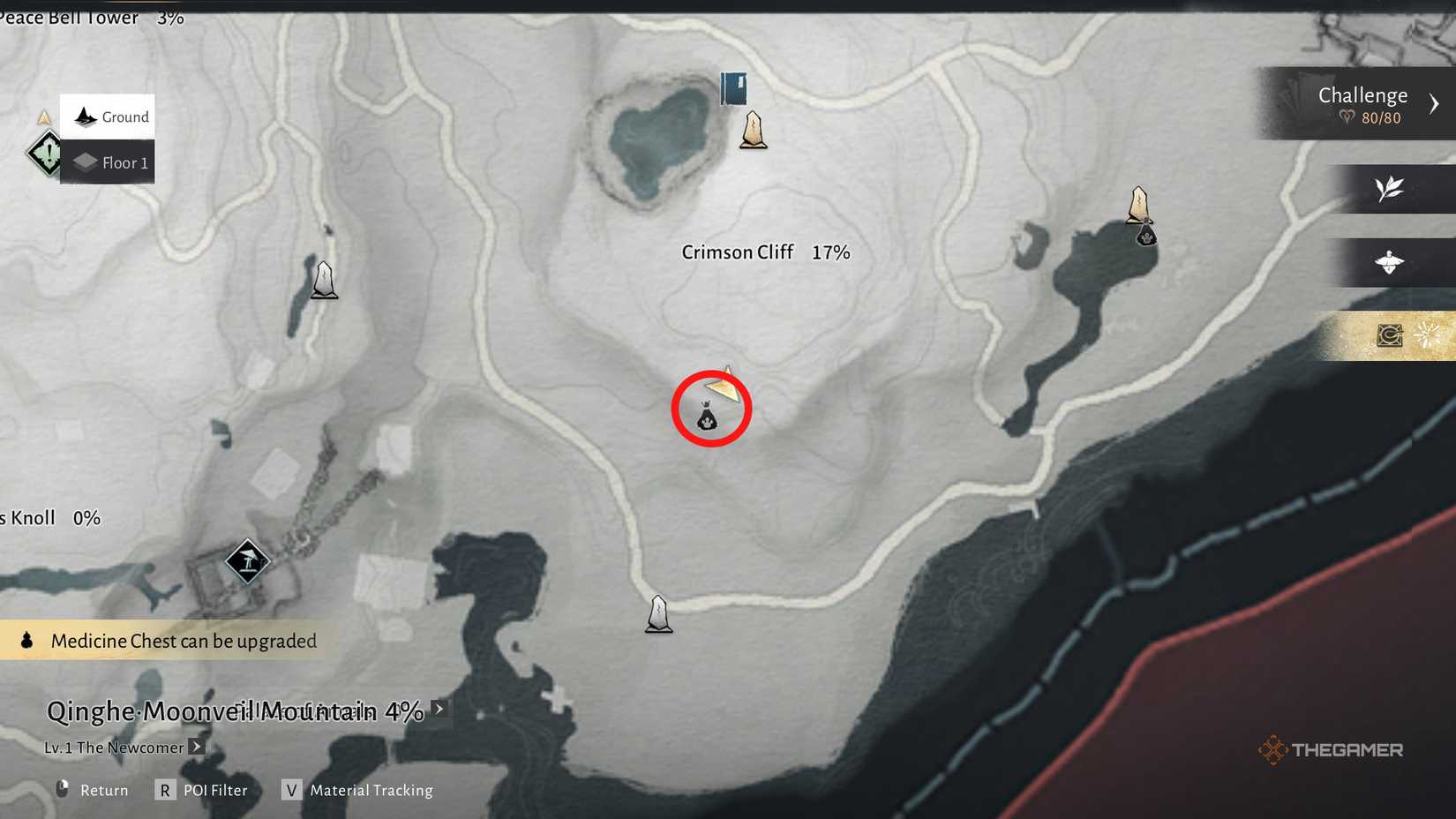Select the stone marker in the northeast corner

(x=1138, y=205)
